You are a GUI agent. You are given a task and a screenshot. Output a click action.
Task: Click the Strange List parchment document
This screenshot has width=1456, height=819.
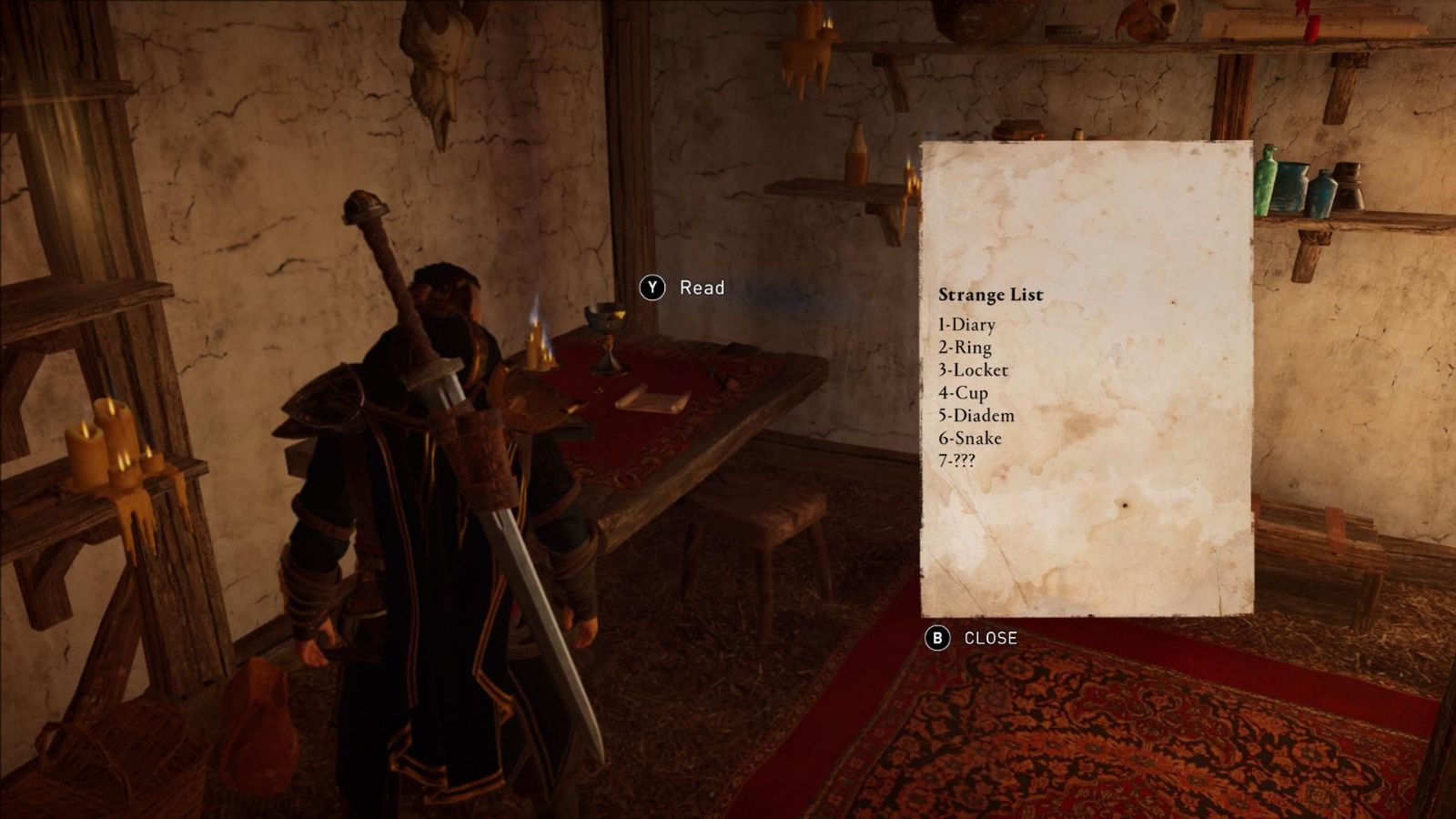[1087, 379]
